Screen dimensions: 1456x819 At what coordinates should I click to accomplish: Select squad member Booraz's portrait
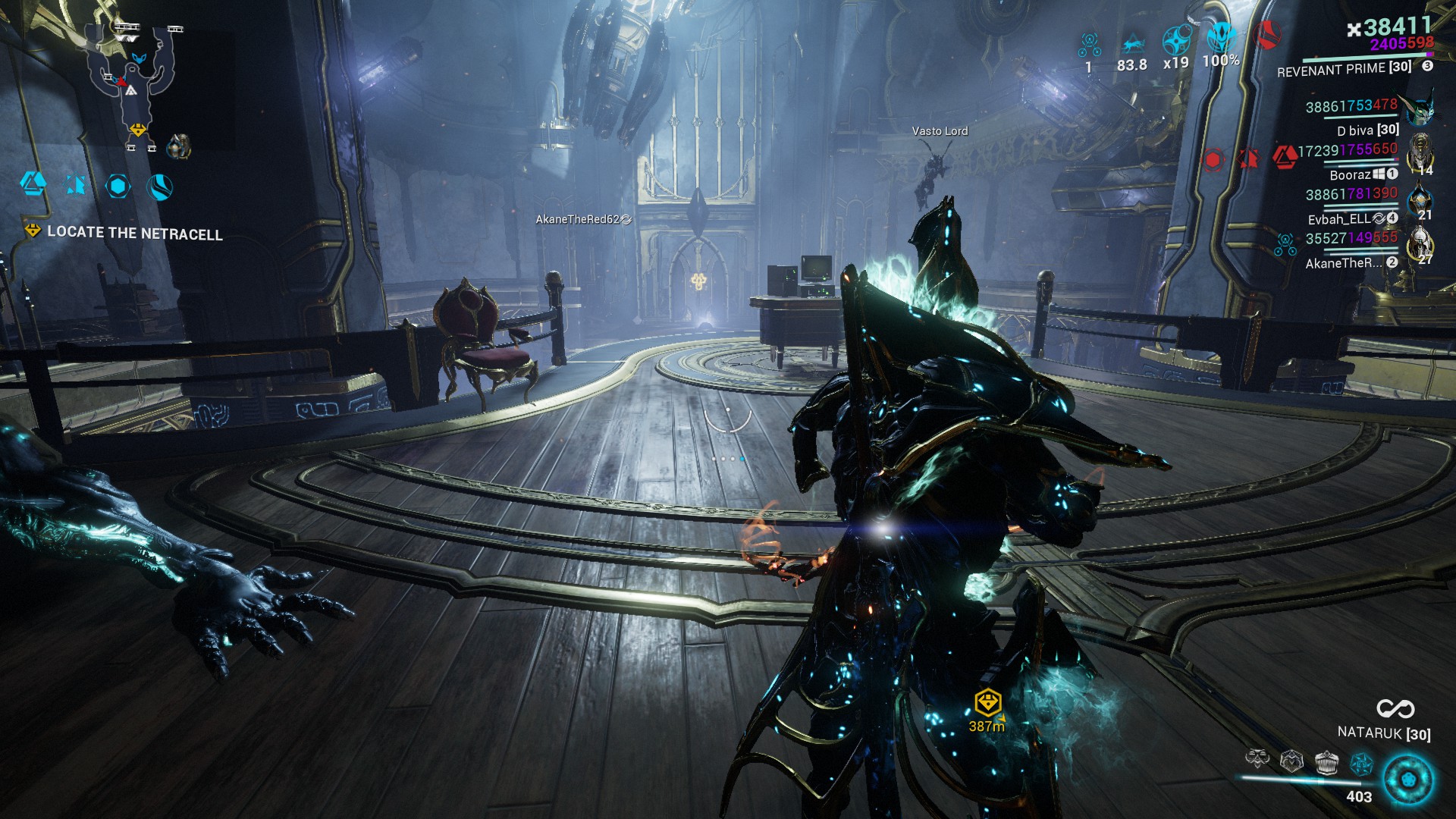point(1420,154)
